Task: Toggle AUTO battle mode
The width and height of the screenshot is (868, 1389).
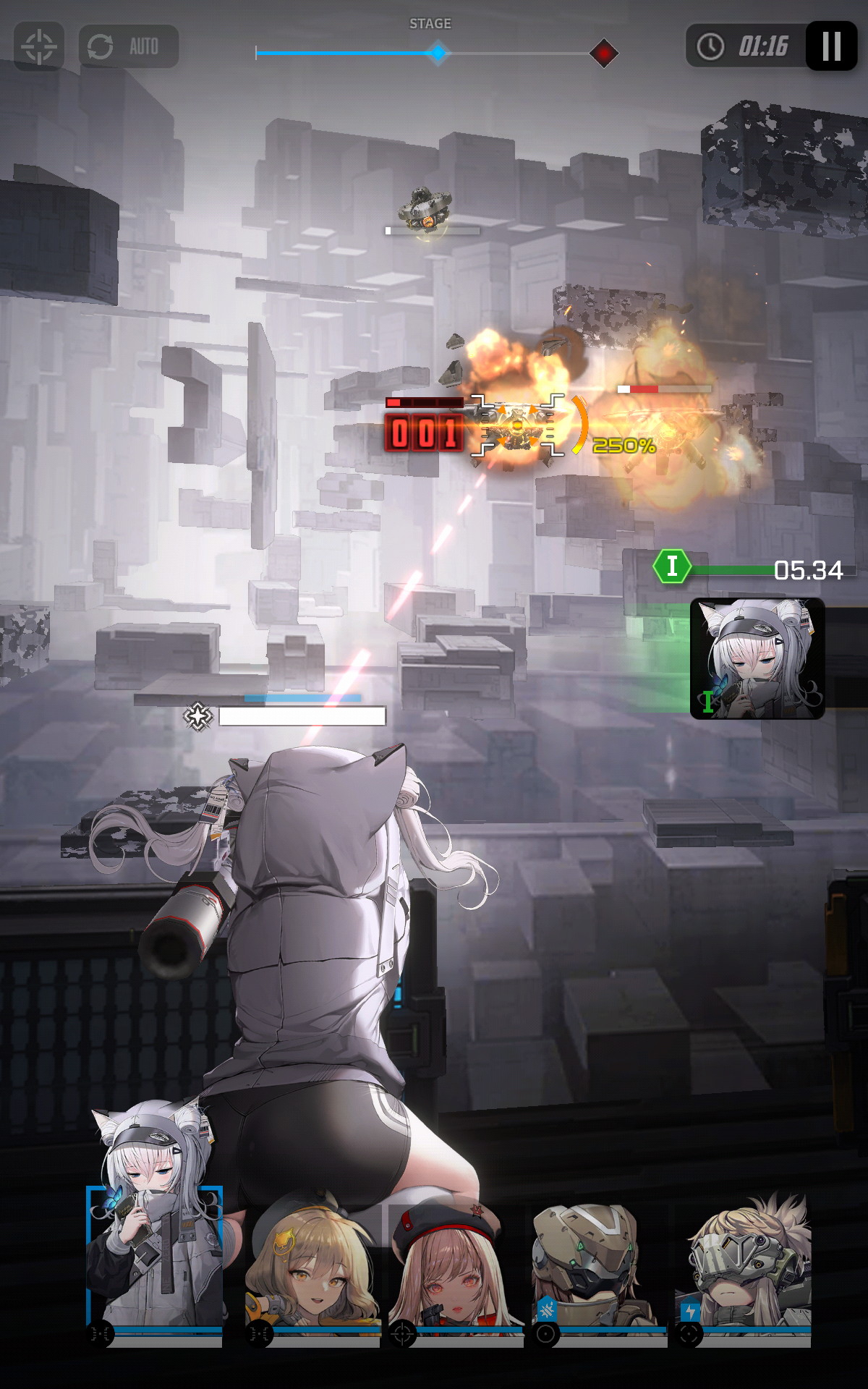Action: tap(129, 47)
